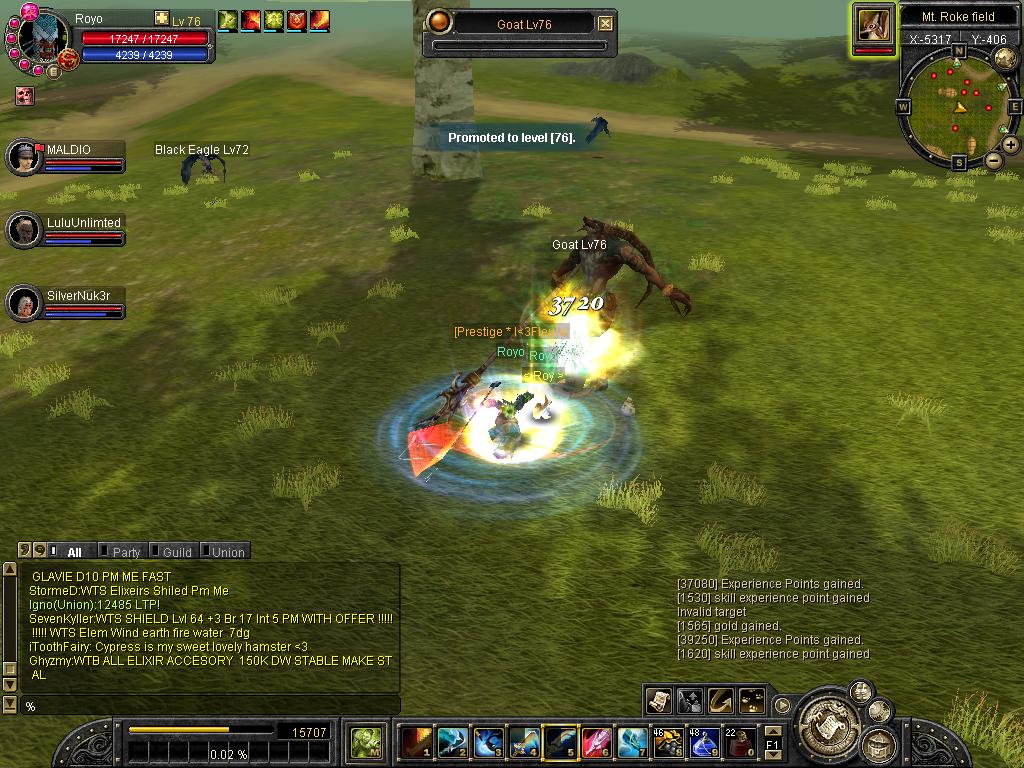Switch chat to the Party tab
This screenshot has width=1024, height=768.
(x=126, y=552)
